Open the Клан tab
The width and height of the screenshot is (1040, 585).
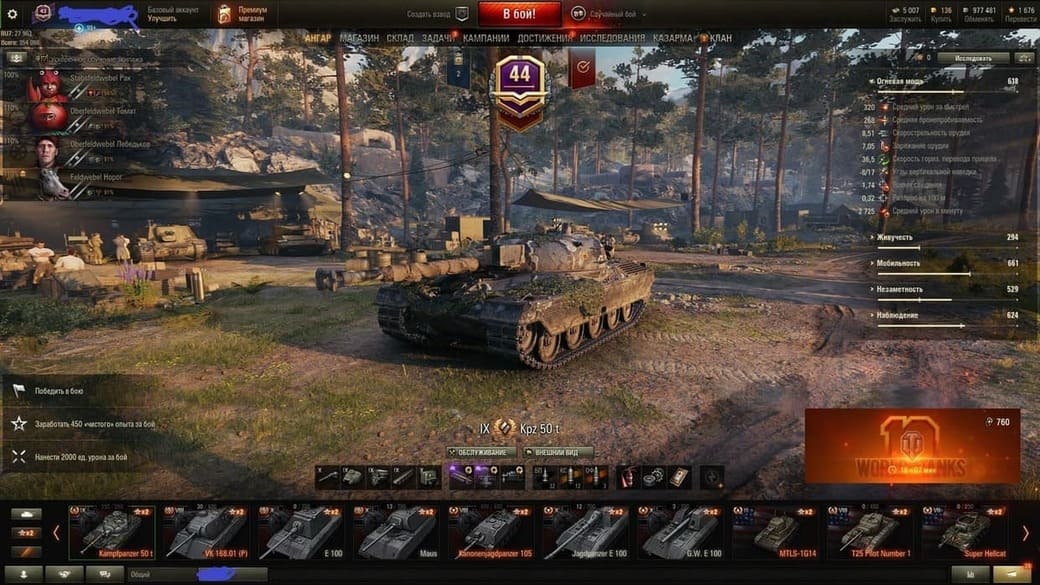click(x=720, y=38)
